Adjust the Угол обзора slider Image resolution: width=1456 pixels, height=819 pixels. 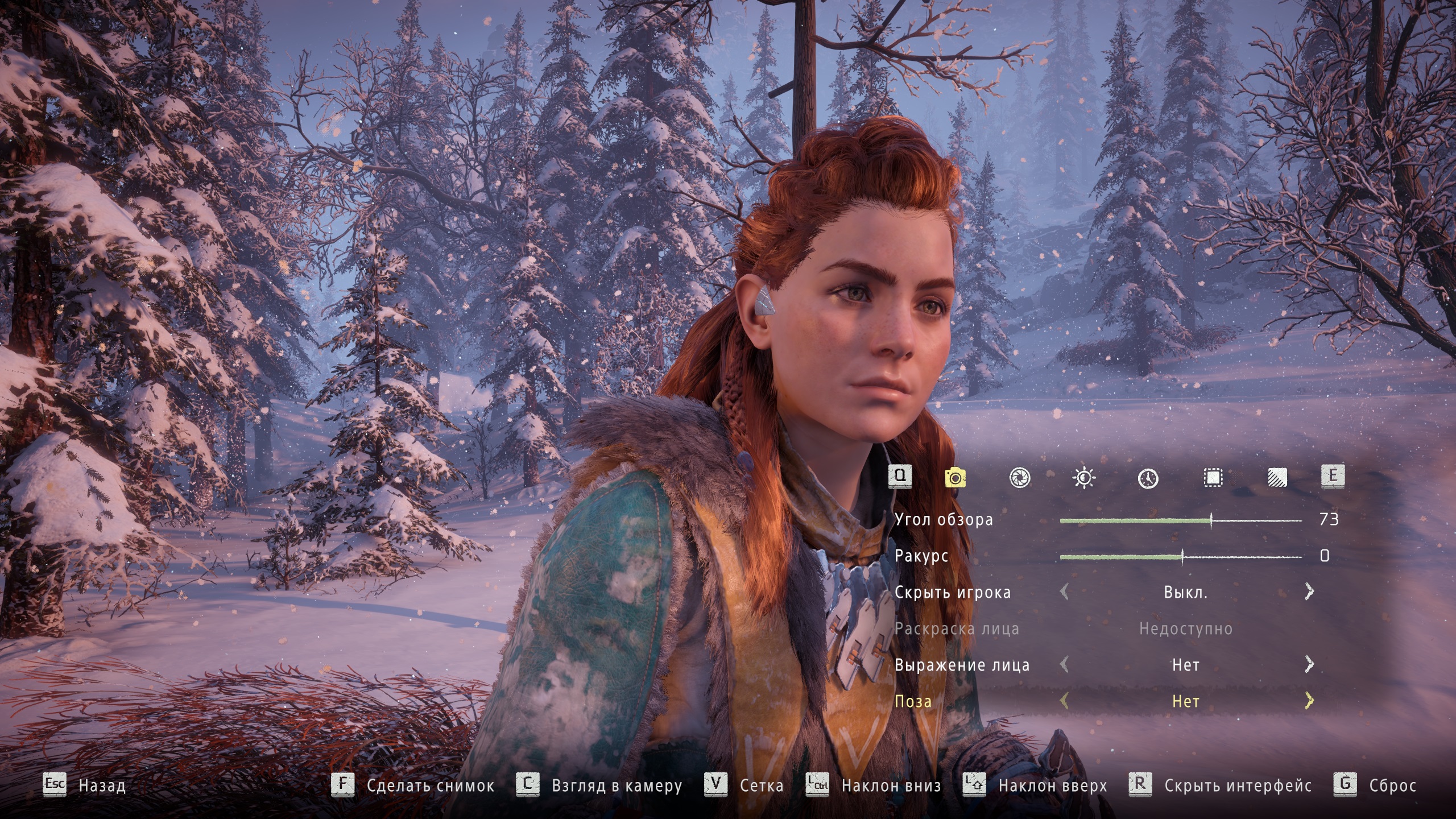[1211, 520]
